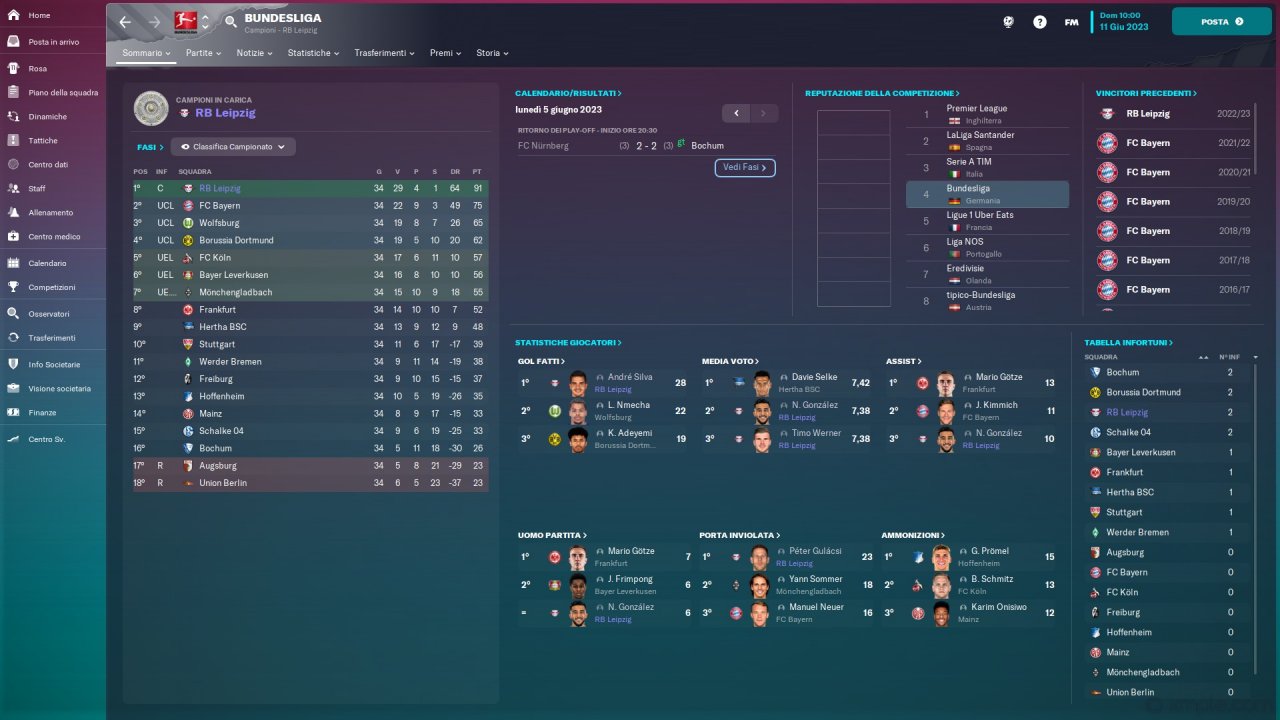
Task: Open the search magnifying glass
Action: (231, 22)
